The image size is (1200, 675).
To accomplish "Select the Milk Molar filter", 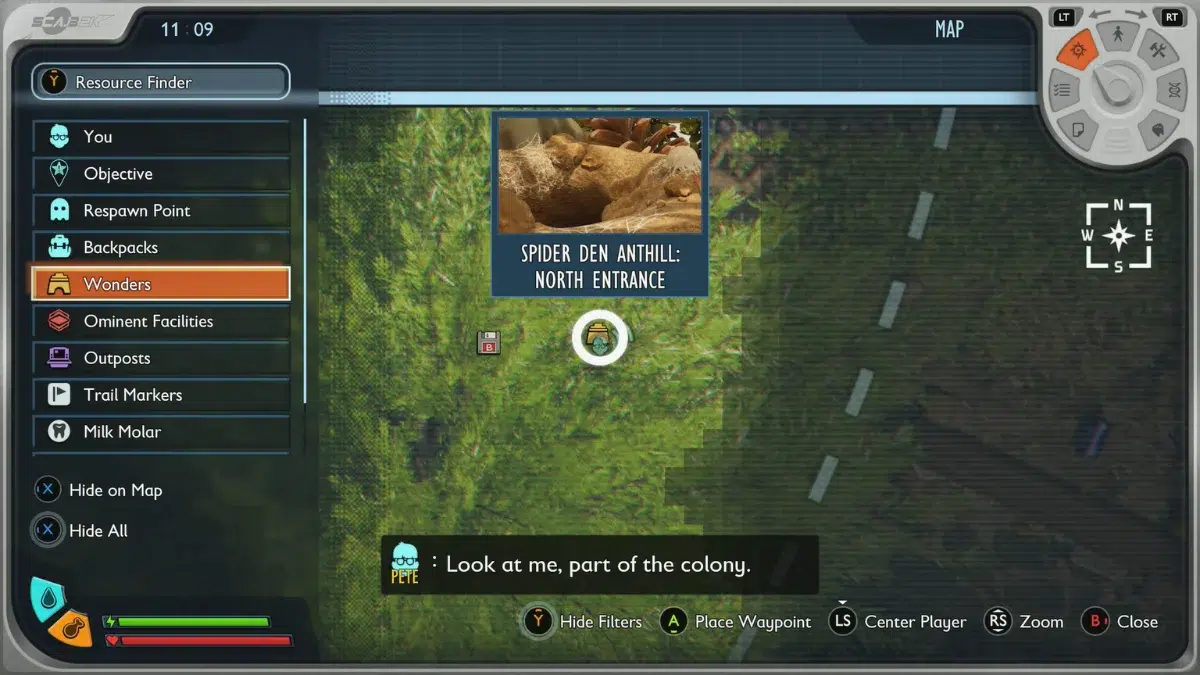I will [x=160, y=432].
